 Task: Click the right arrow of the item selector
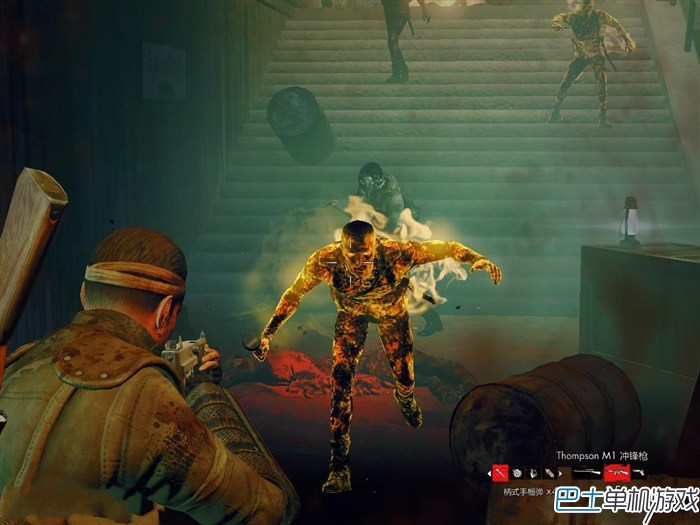click(x=561, y=472)
